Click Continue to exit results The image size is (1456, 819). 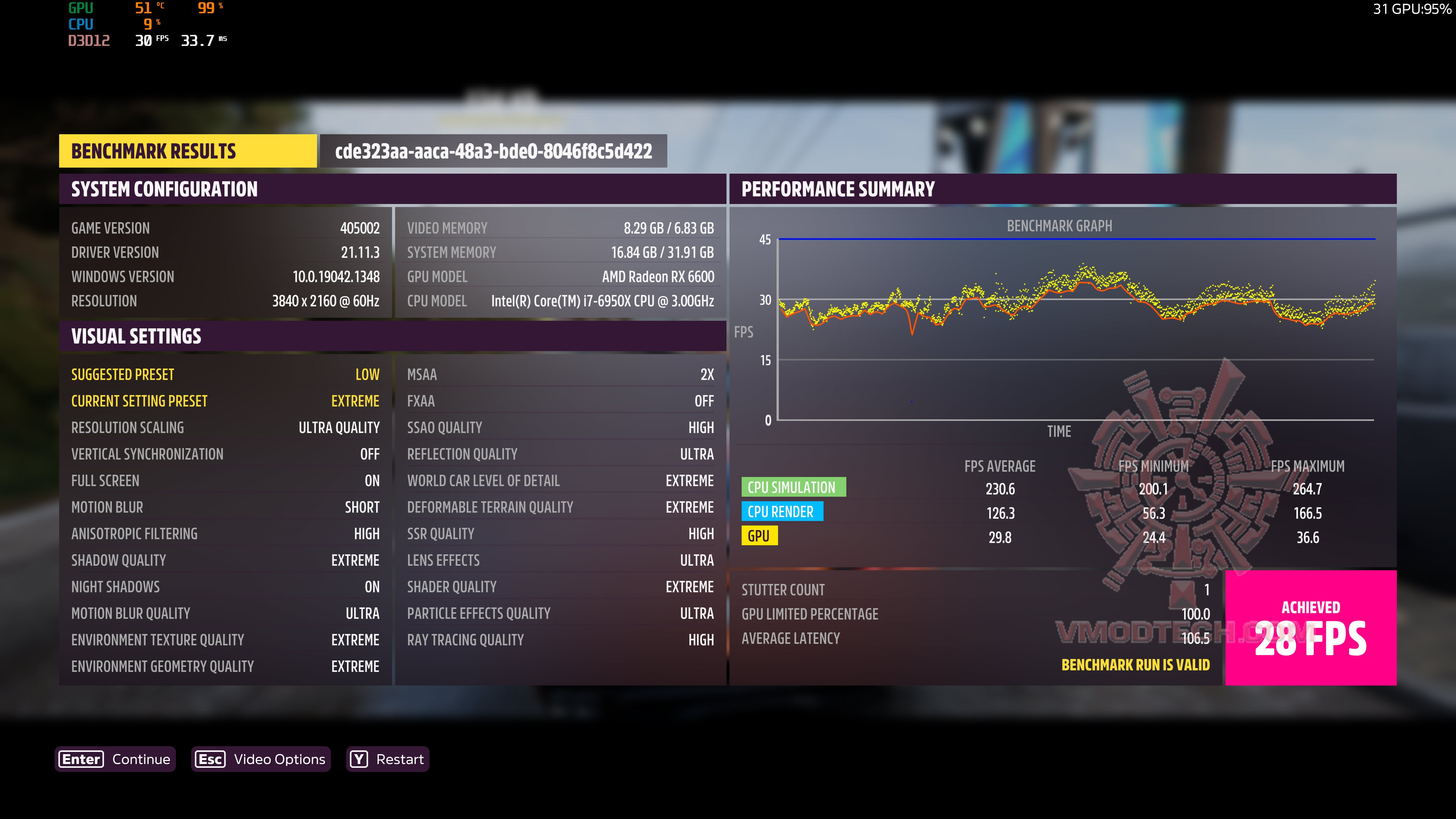pos(141,759)
